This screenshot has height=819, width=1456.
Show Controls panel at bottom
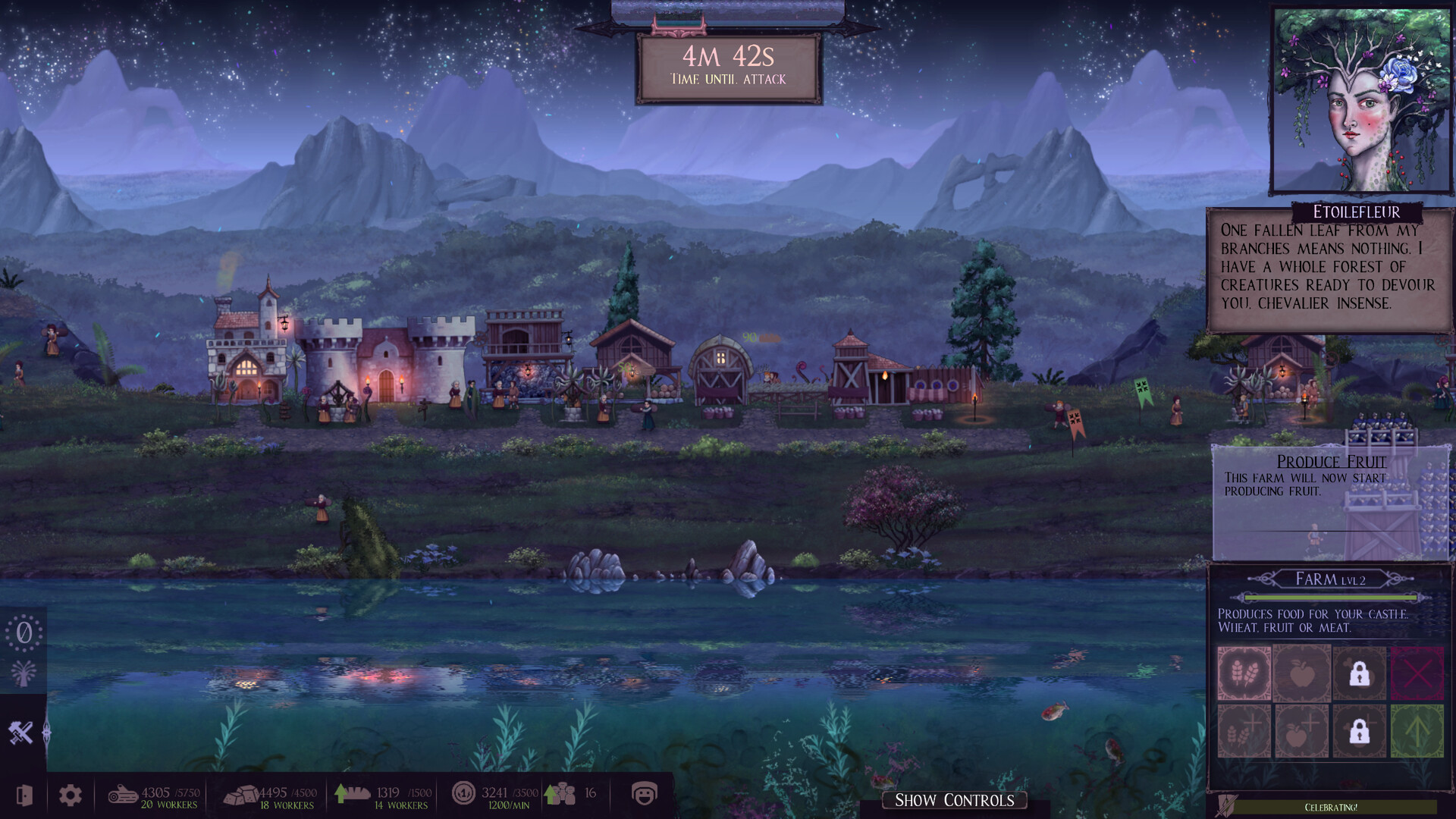click(954, 800)
